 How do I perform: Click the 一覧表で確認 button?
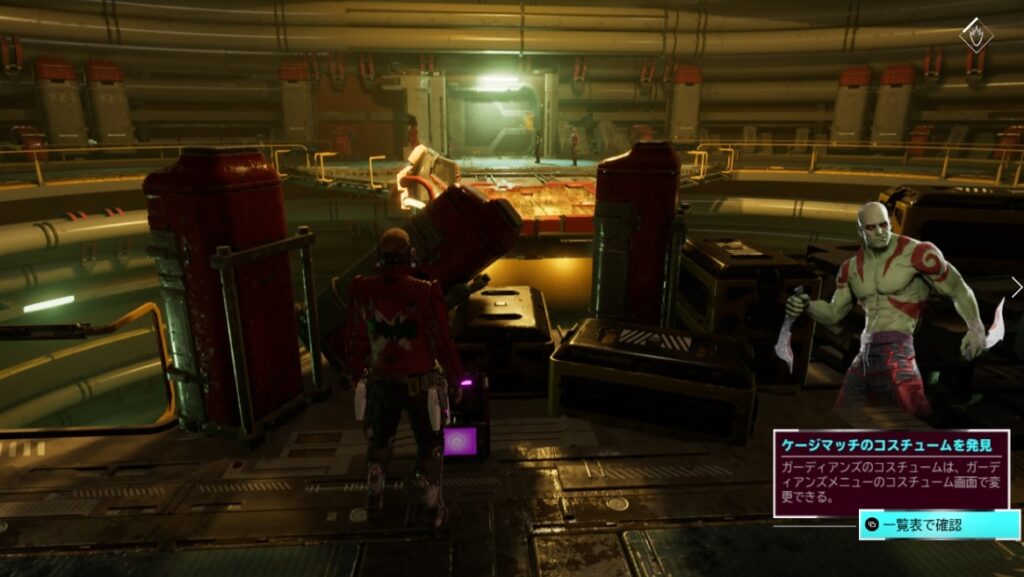[x=938, y=524]
